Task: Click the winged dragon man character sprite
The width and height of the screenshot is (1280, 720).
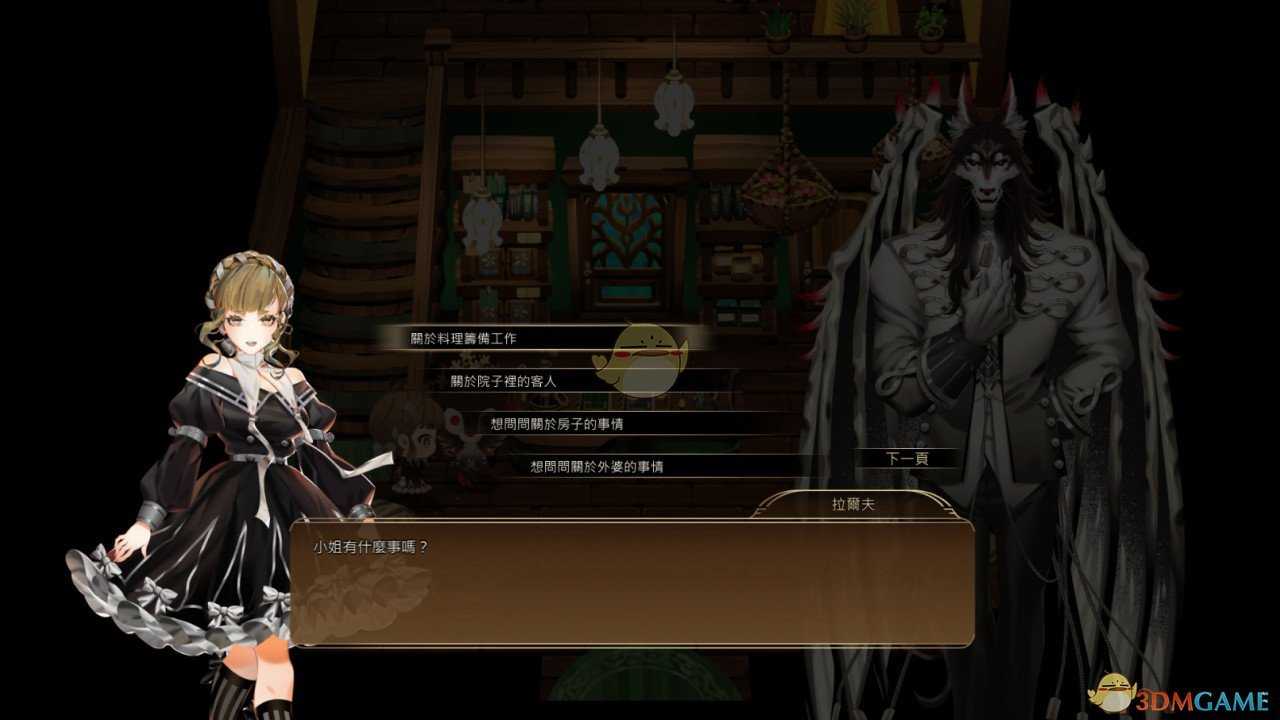Action: click(x=990, y=300)
